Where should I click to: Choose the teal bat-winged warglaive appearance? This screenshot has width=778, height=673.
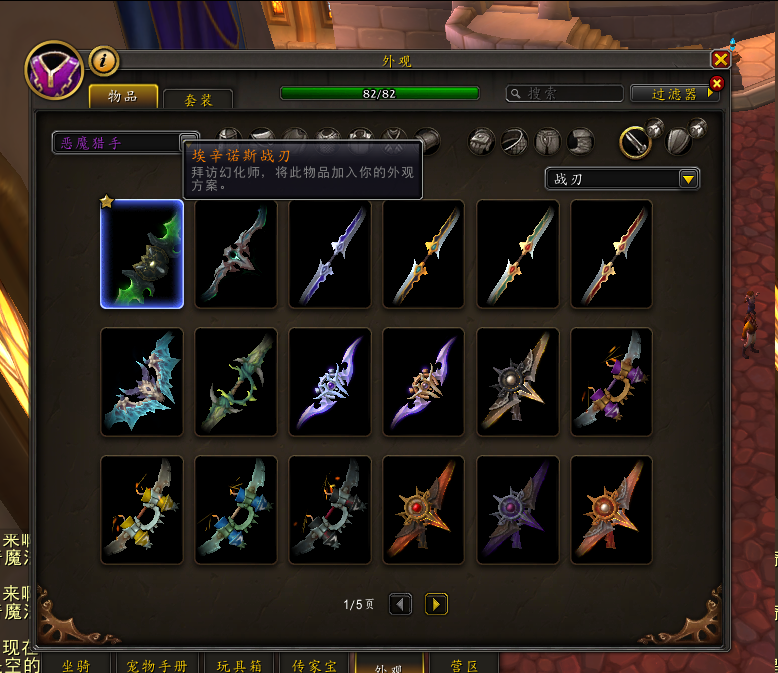(x=142, y=382)
